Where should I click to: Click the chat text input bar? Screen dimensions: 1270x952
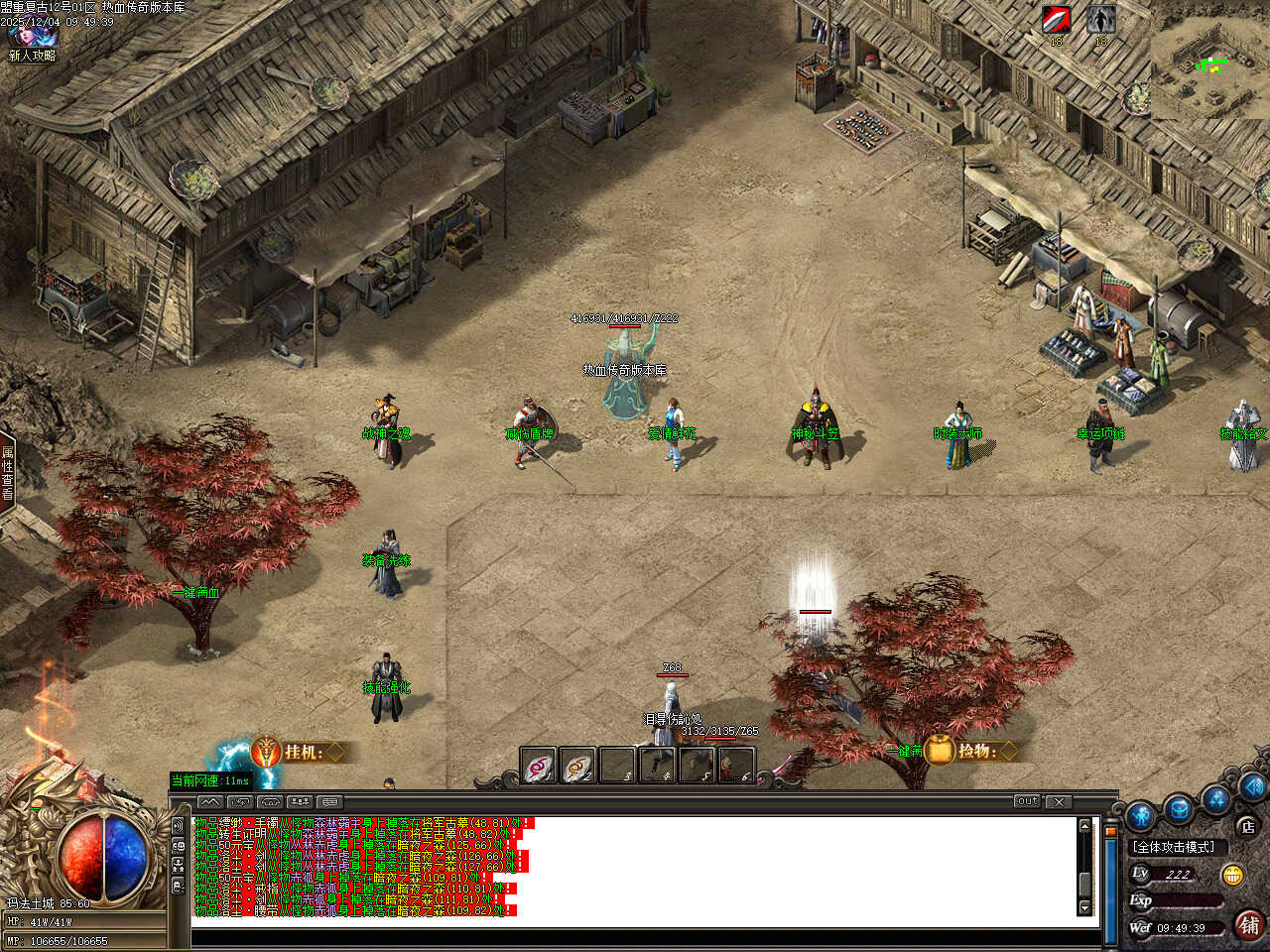[x=635, y=937]
